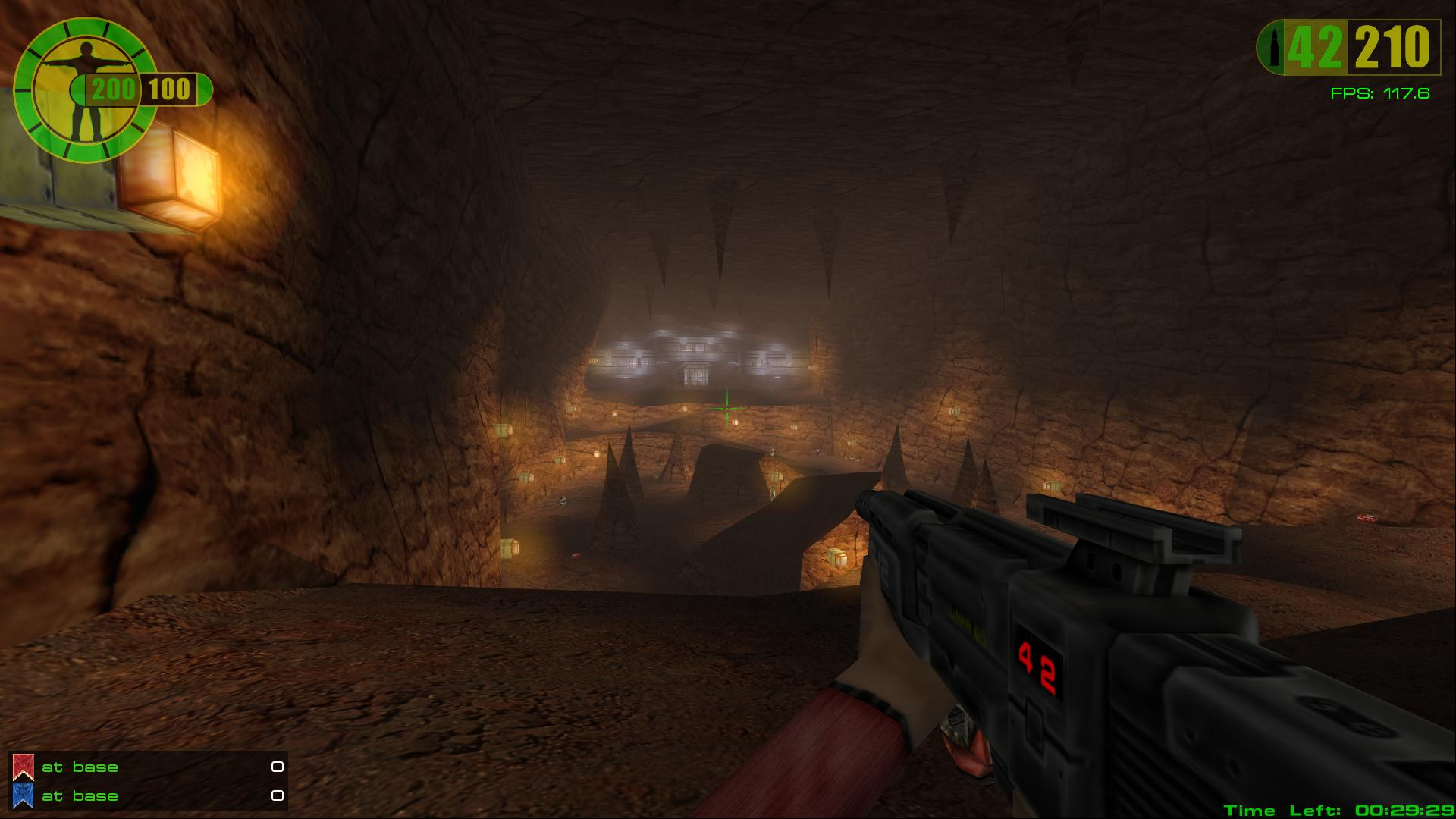Click the blue team flag icon
Viewport: 1456px width, 819px height.
(23, 796)
